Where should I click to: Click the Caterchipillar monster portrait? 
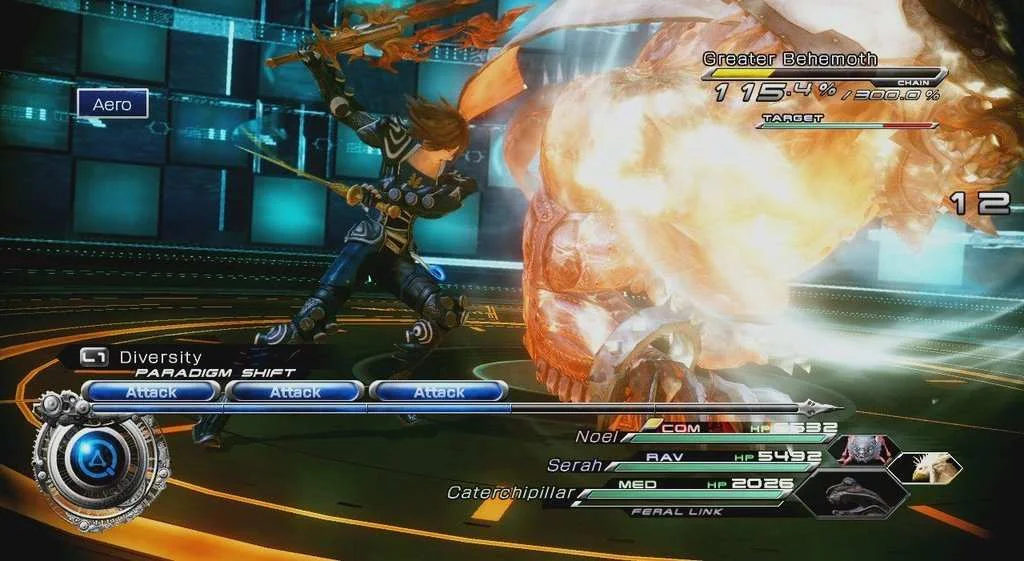click(x=854, y=492)
